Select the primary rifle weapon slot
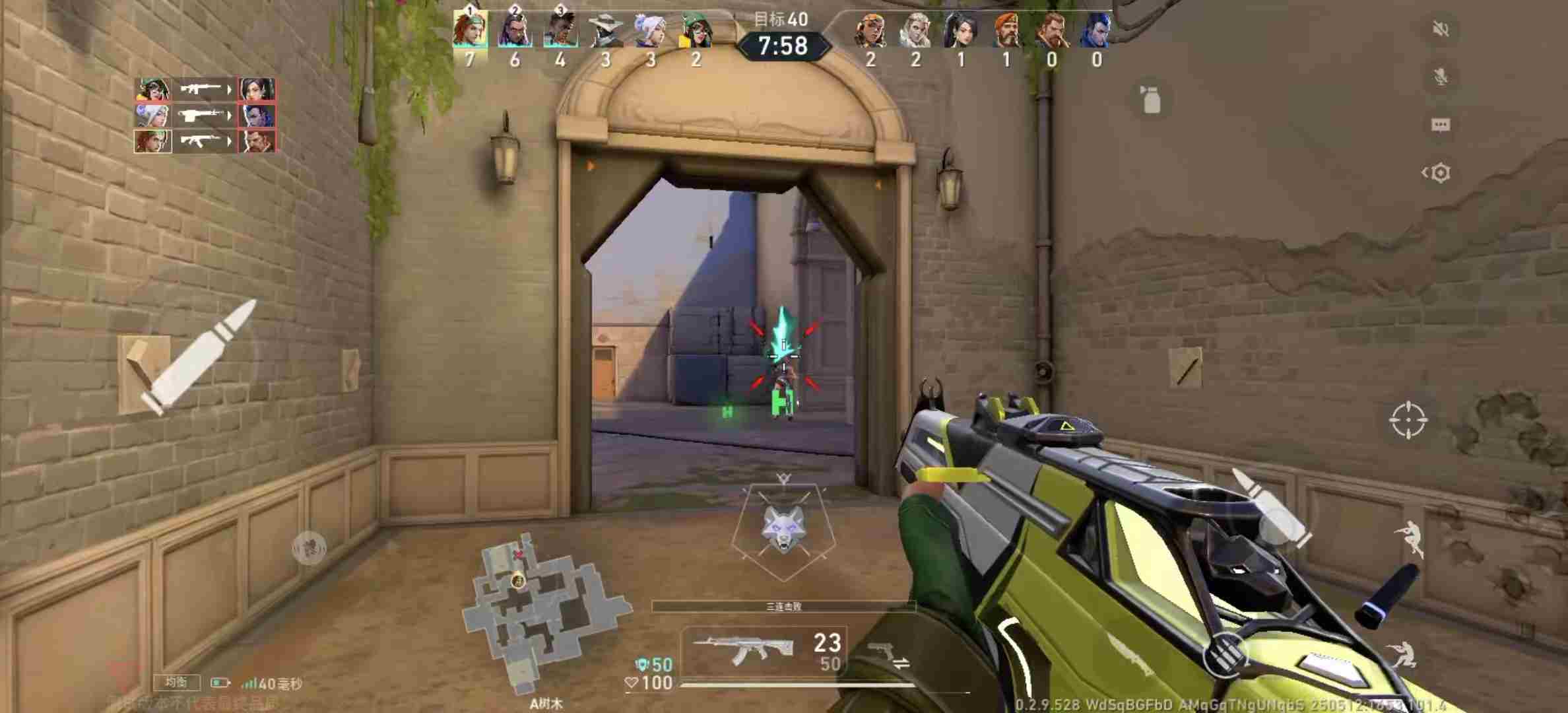 762,650
